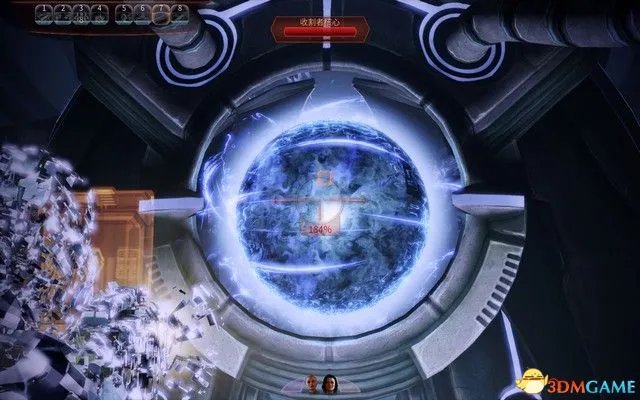
Task: Select quickbar slot number 8
Action: pos(178,15)
